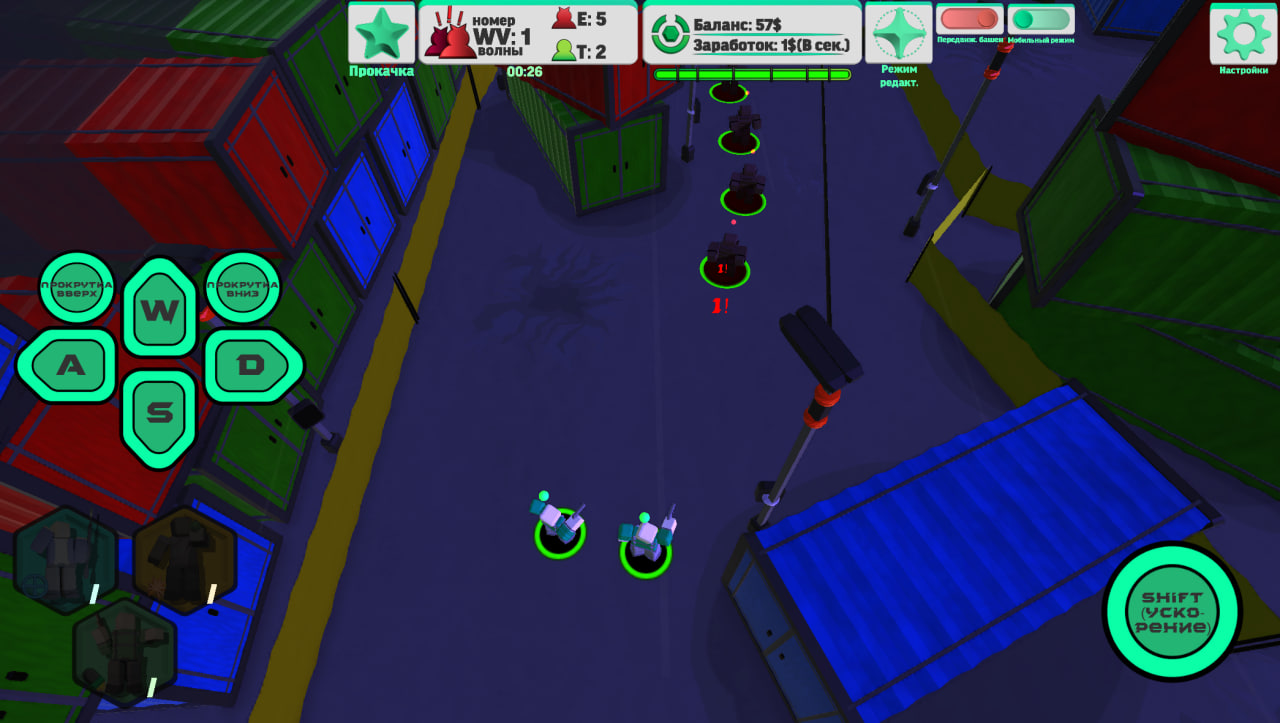The height and width of the screenshot is (723, 1280).
Task: Open the Настройки settings gear
Action: (1243, 34)
